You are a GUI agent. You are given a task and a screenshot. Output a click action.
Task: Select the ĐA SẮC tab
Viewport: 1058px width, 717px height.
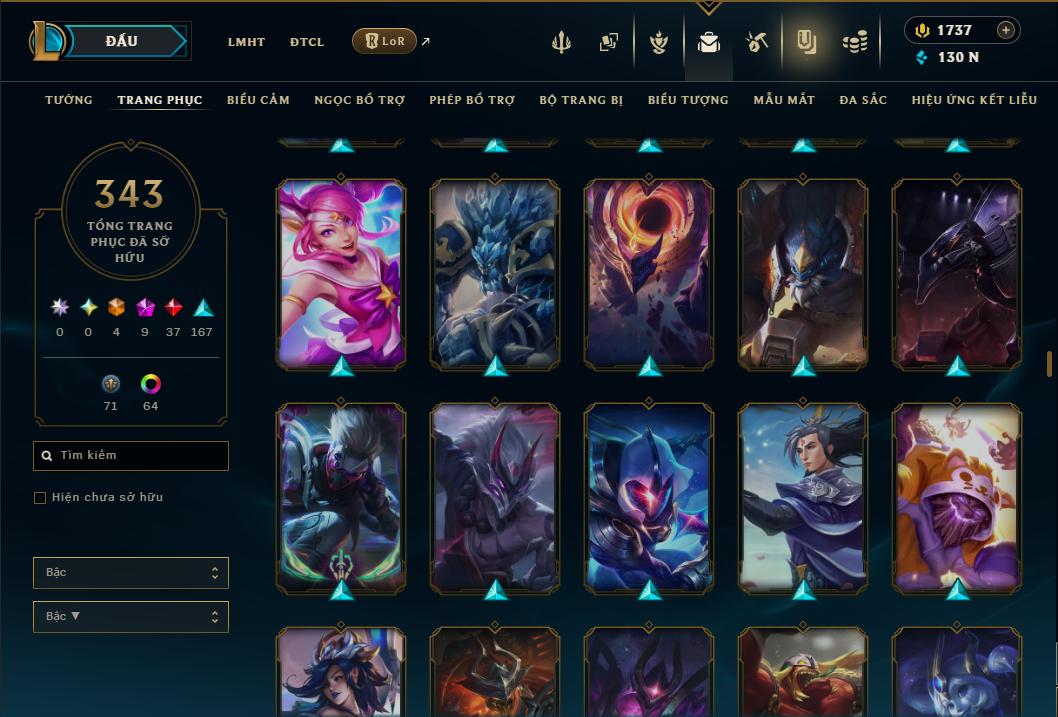tap(863, 100)
